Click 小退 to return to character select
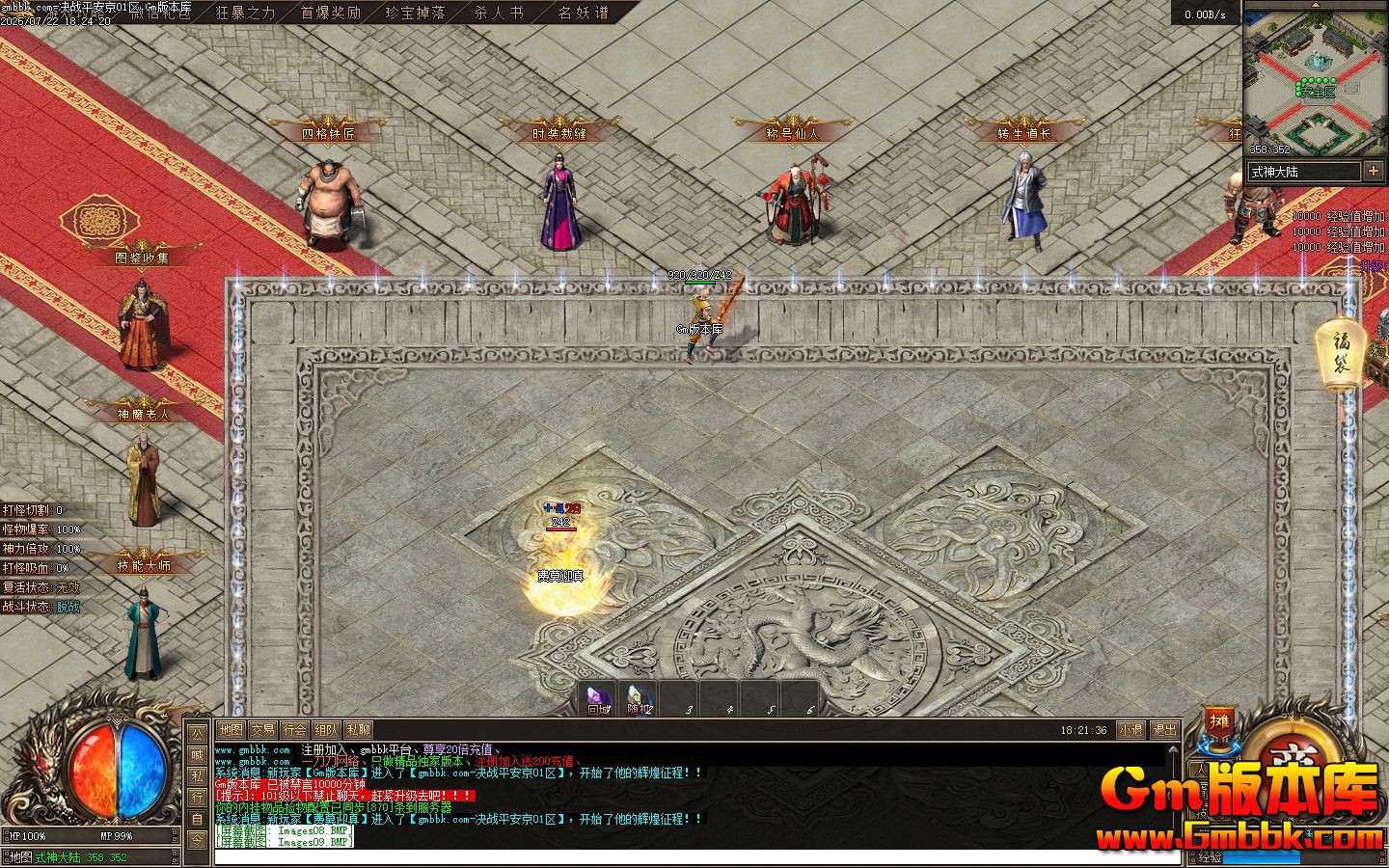The width and height of the screenshot is (1389, 868). tap(1130, 730)
